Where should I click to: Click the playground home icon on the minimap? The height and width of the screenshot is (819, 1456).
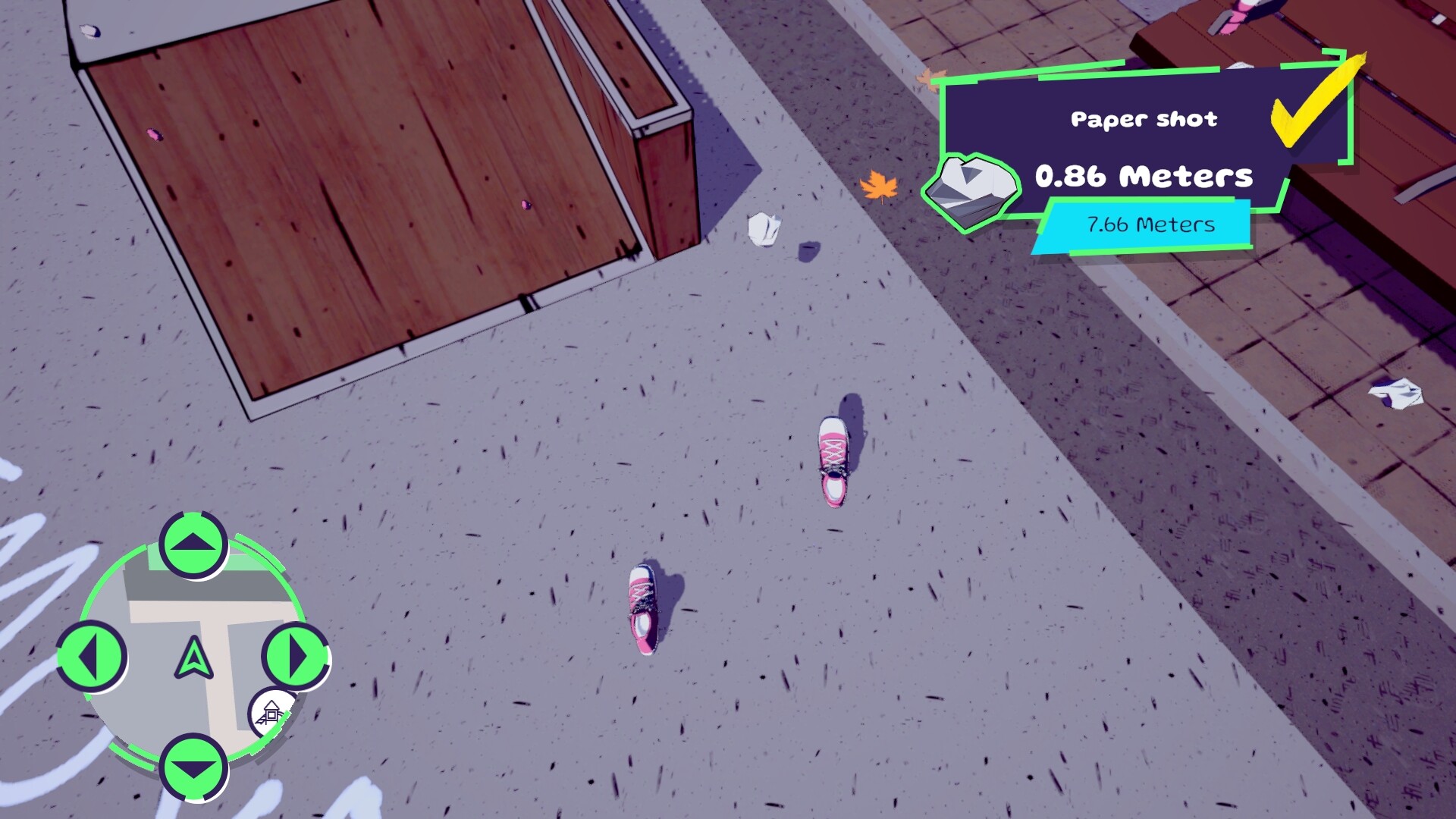tap(271, 713)
